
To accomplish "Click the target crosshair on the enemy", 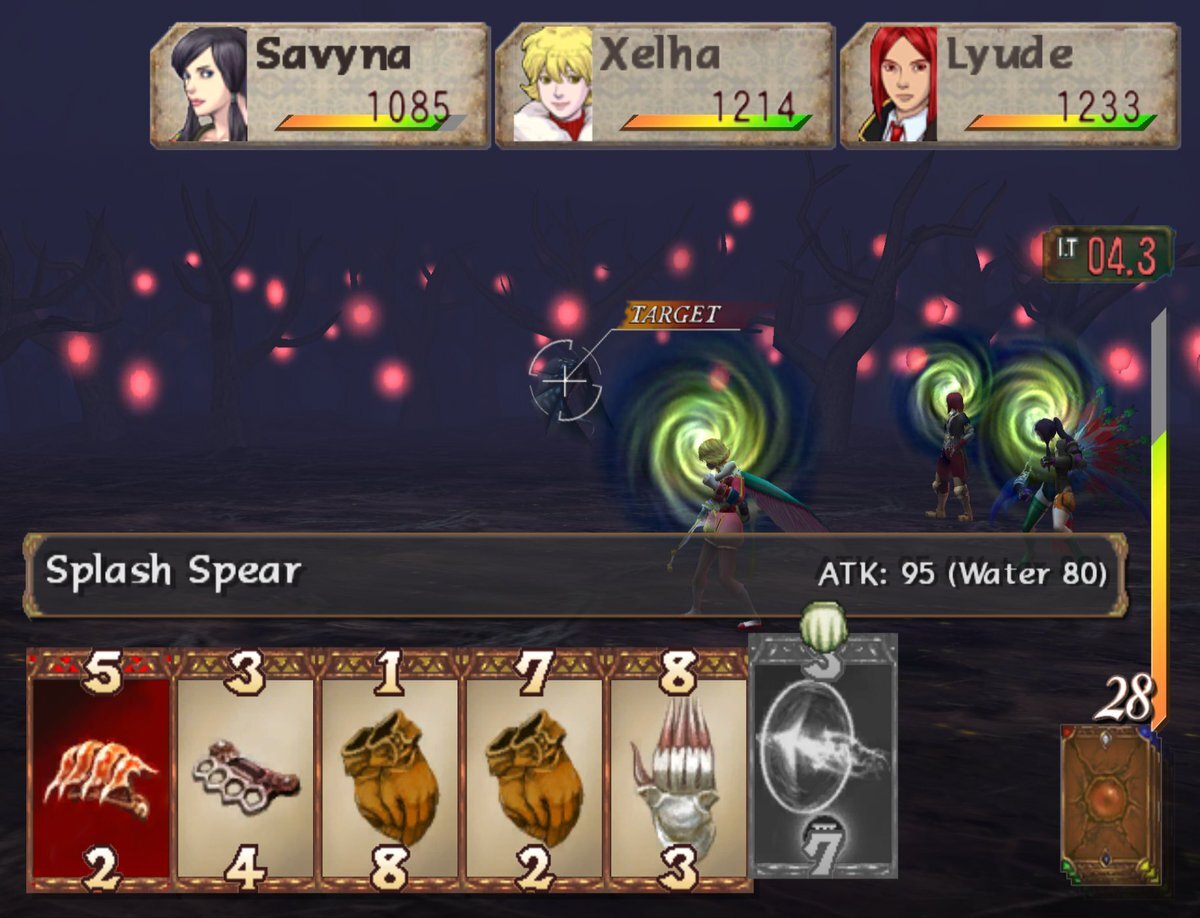I will 565,380.
